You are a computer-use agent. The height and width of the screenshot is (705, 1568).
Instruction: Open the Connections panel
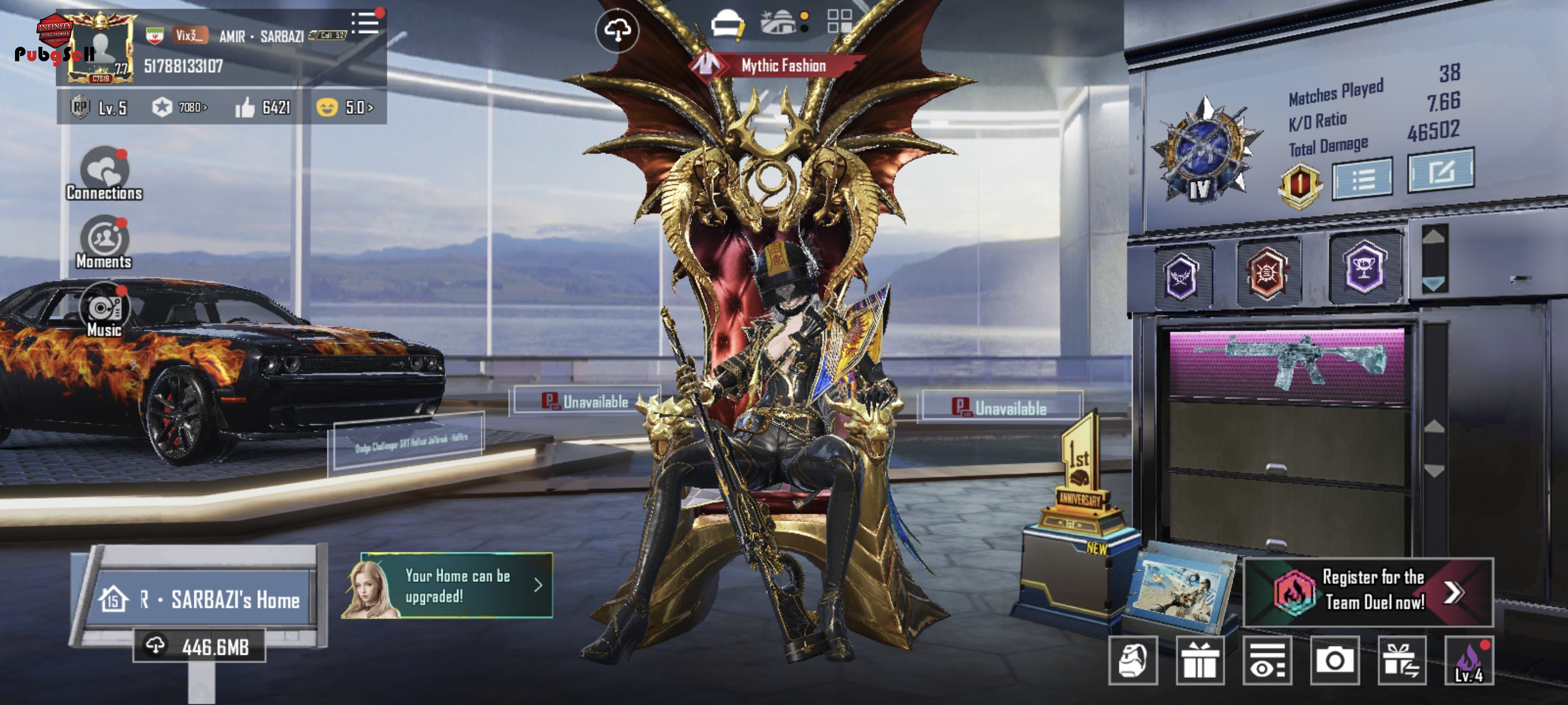click(x=104, y=173)
